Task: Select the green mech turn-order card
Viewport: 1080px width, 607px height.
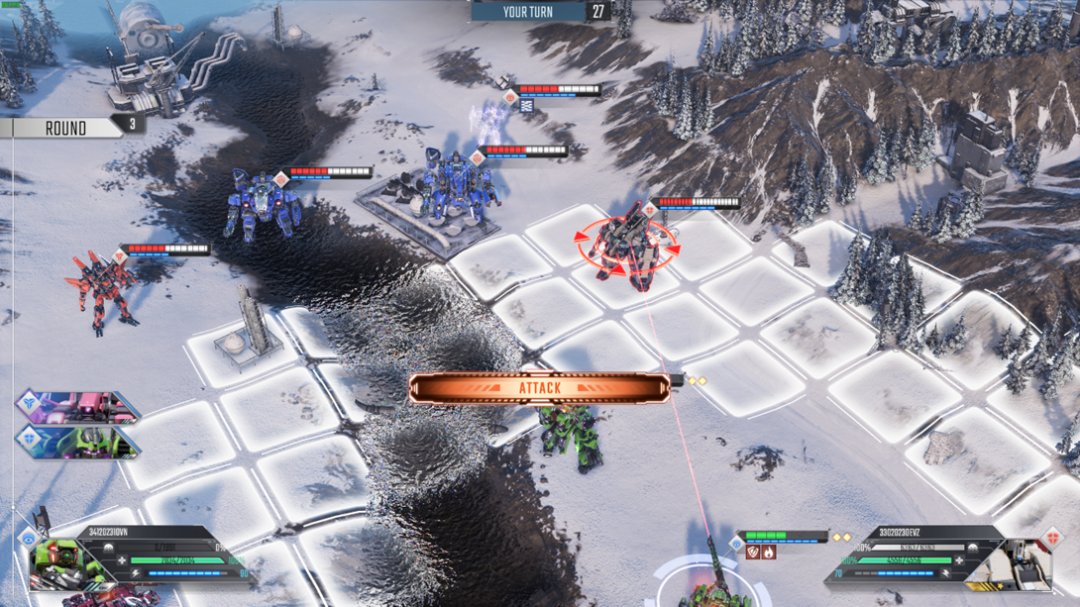Action: pos(80,441)
